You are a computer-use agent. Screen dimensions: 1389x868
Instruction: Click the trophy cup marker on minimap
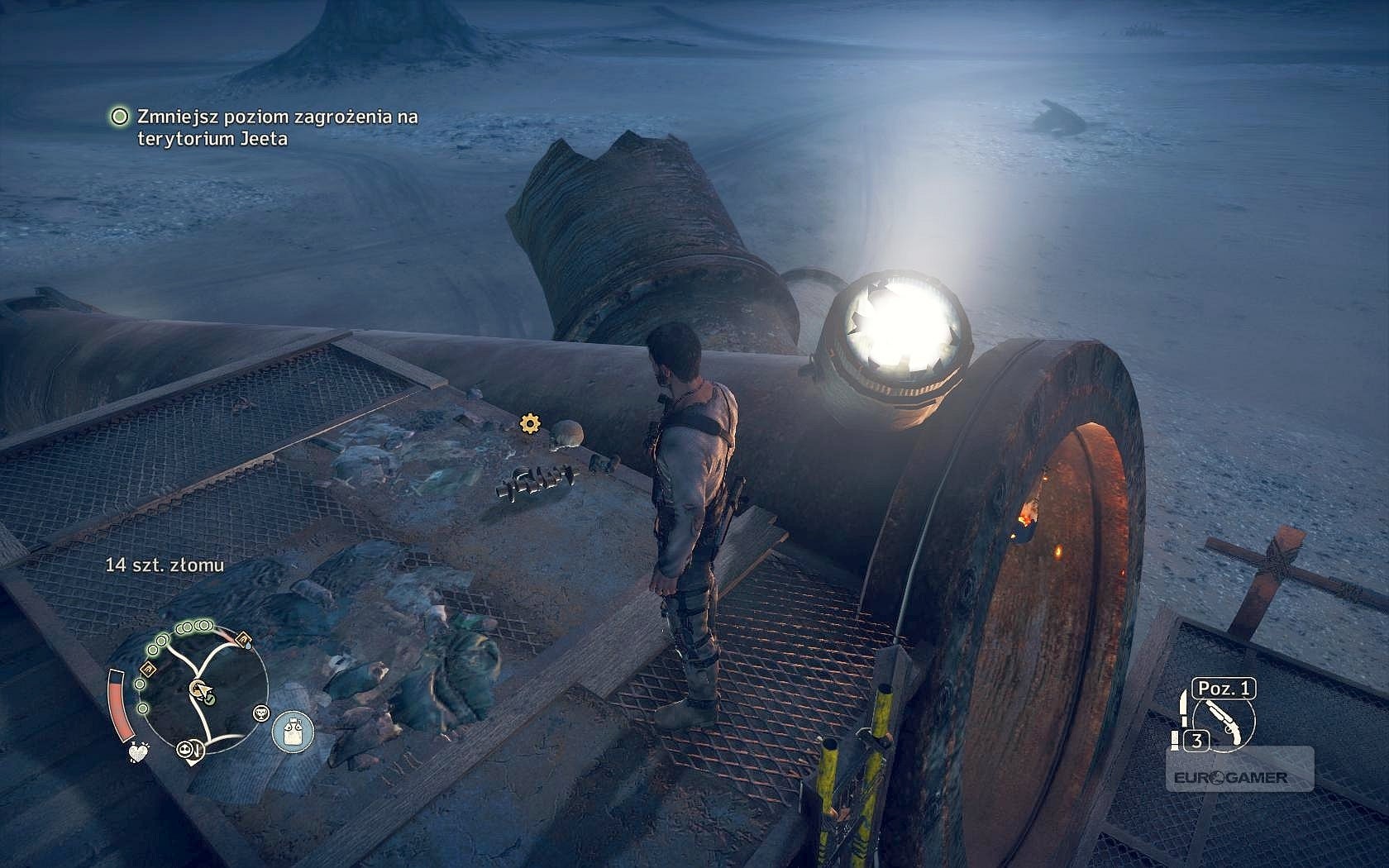pyautogui.click(x=260, y=712)
